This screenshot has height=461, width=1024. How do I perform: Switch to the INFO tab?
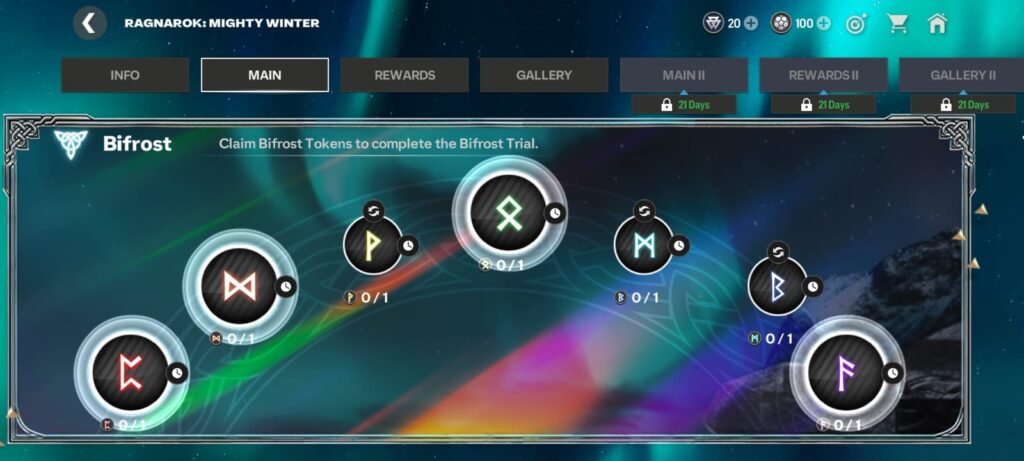click(125, 75)
